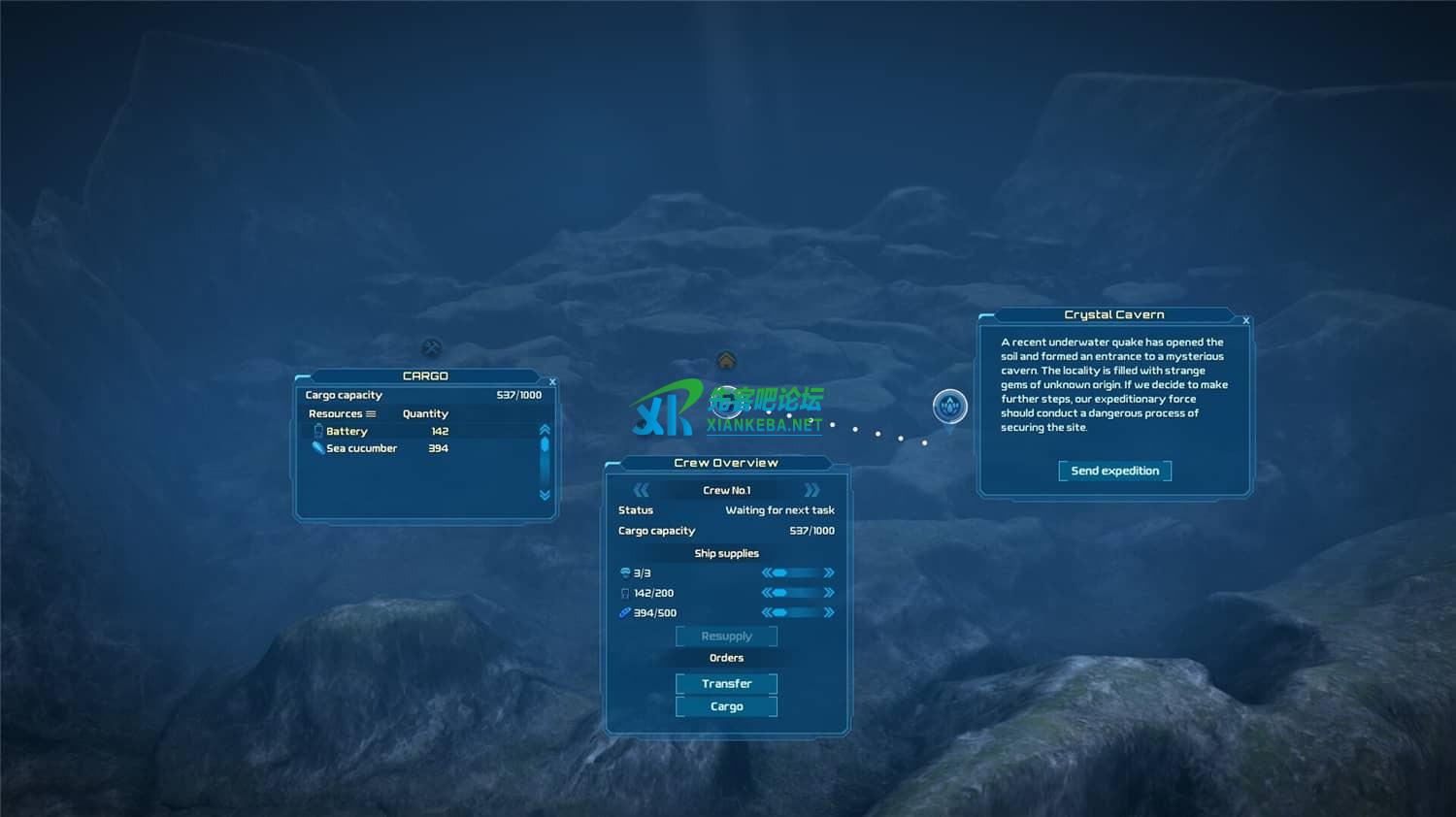The image size is (1456, 817).
Task: Switch to the previous crew
Action: 641,490
